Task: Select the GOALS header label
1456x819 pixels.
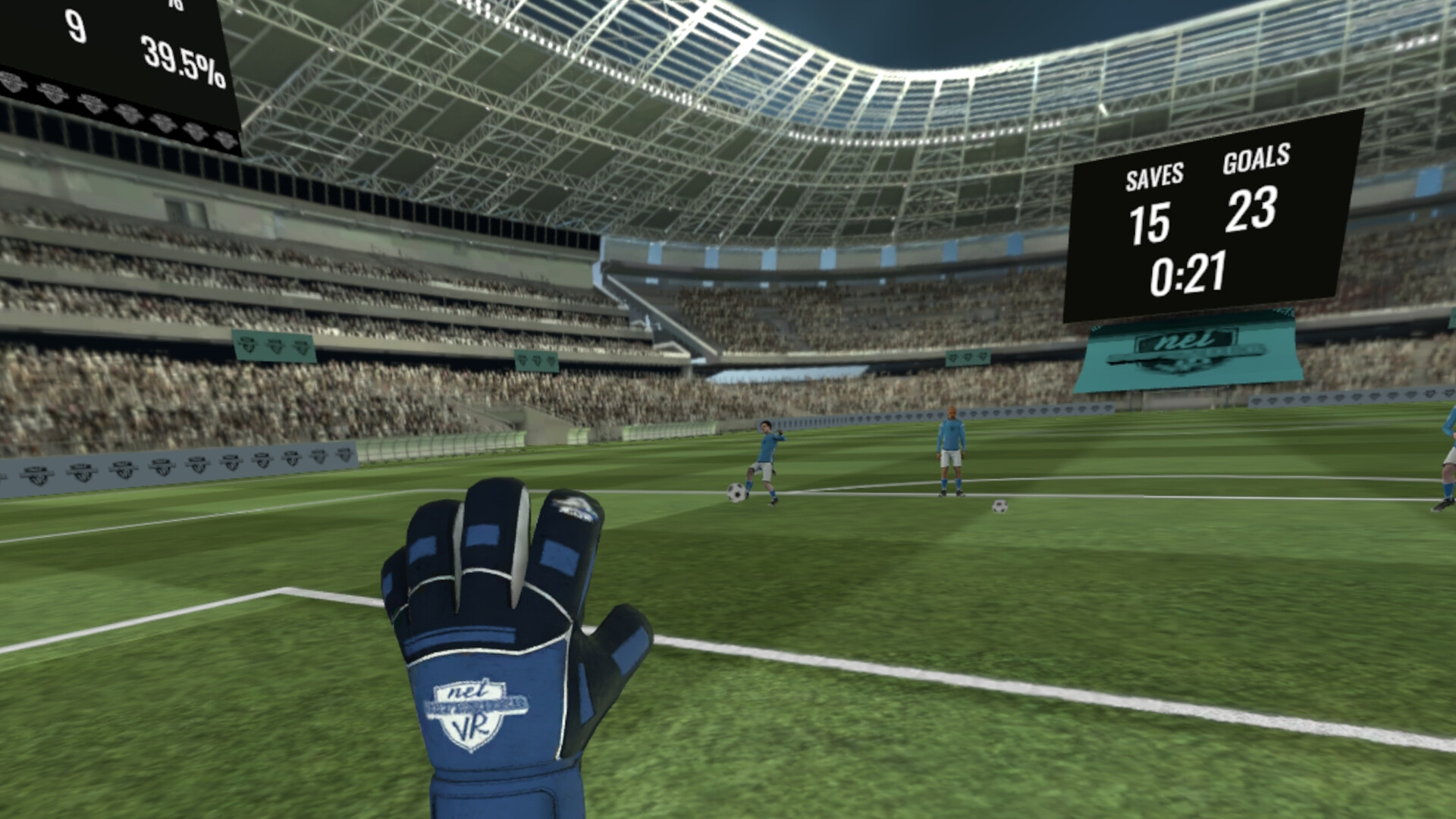Action: [x=1257, y=161]
